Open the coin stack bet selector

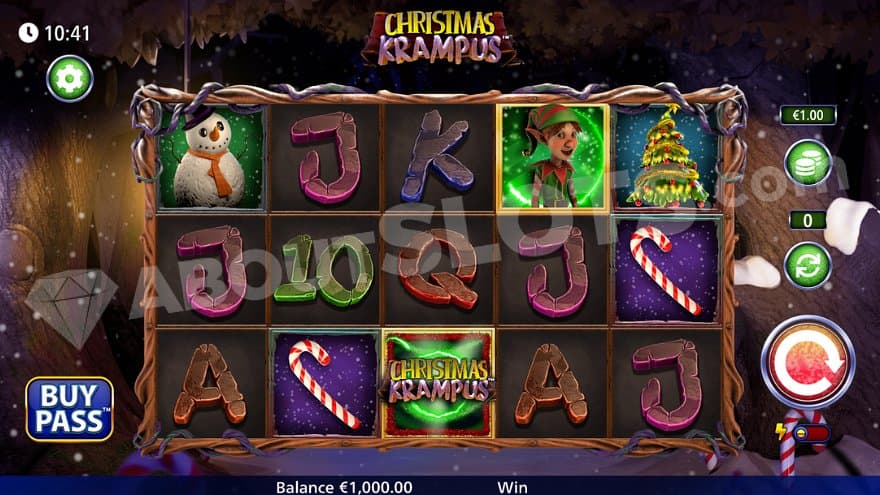click(807, 163)
